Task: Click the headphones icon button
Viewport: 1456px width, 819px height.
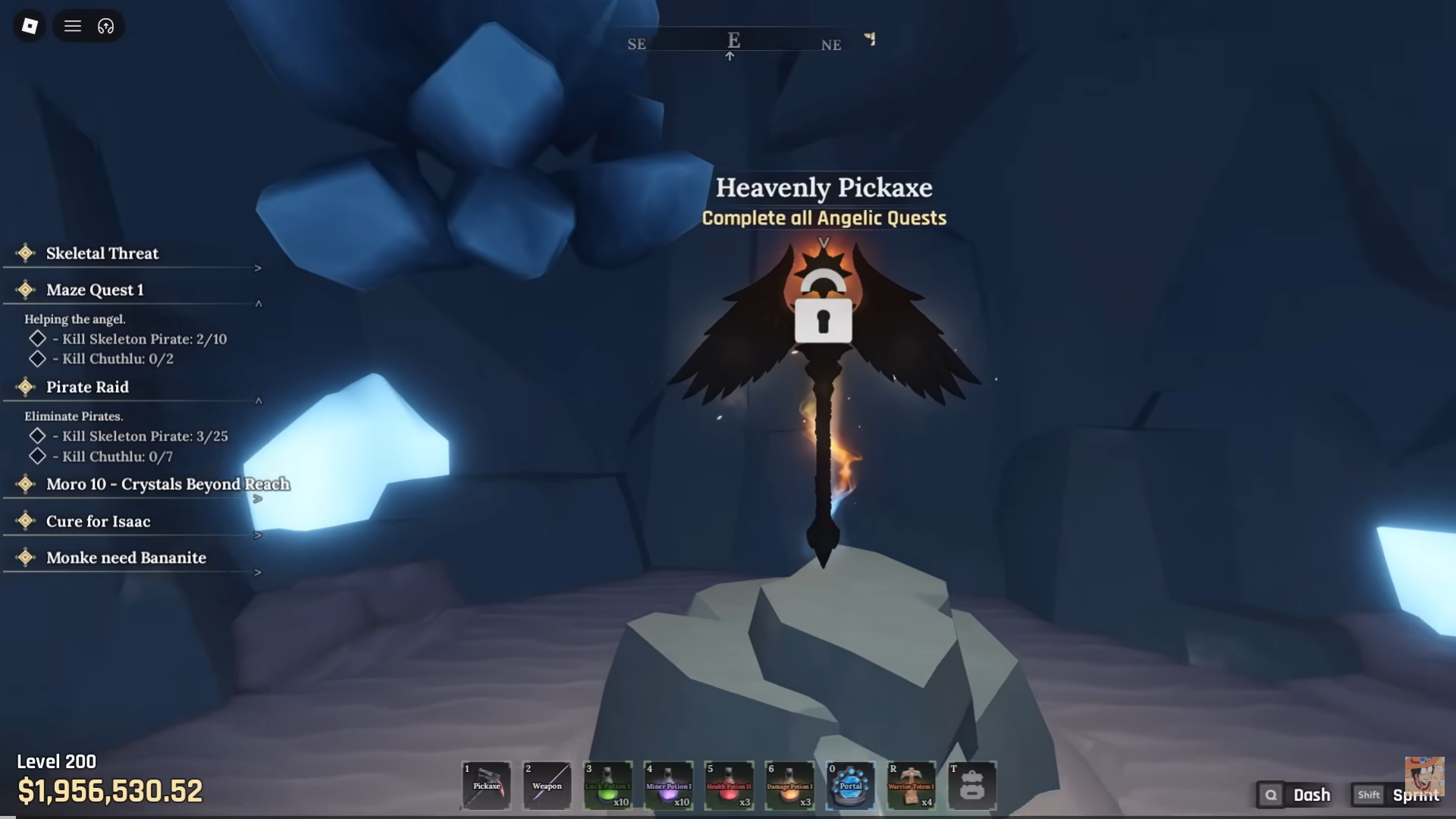Action: 105,27
